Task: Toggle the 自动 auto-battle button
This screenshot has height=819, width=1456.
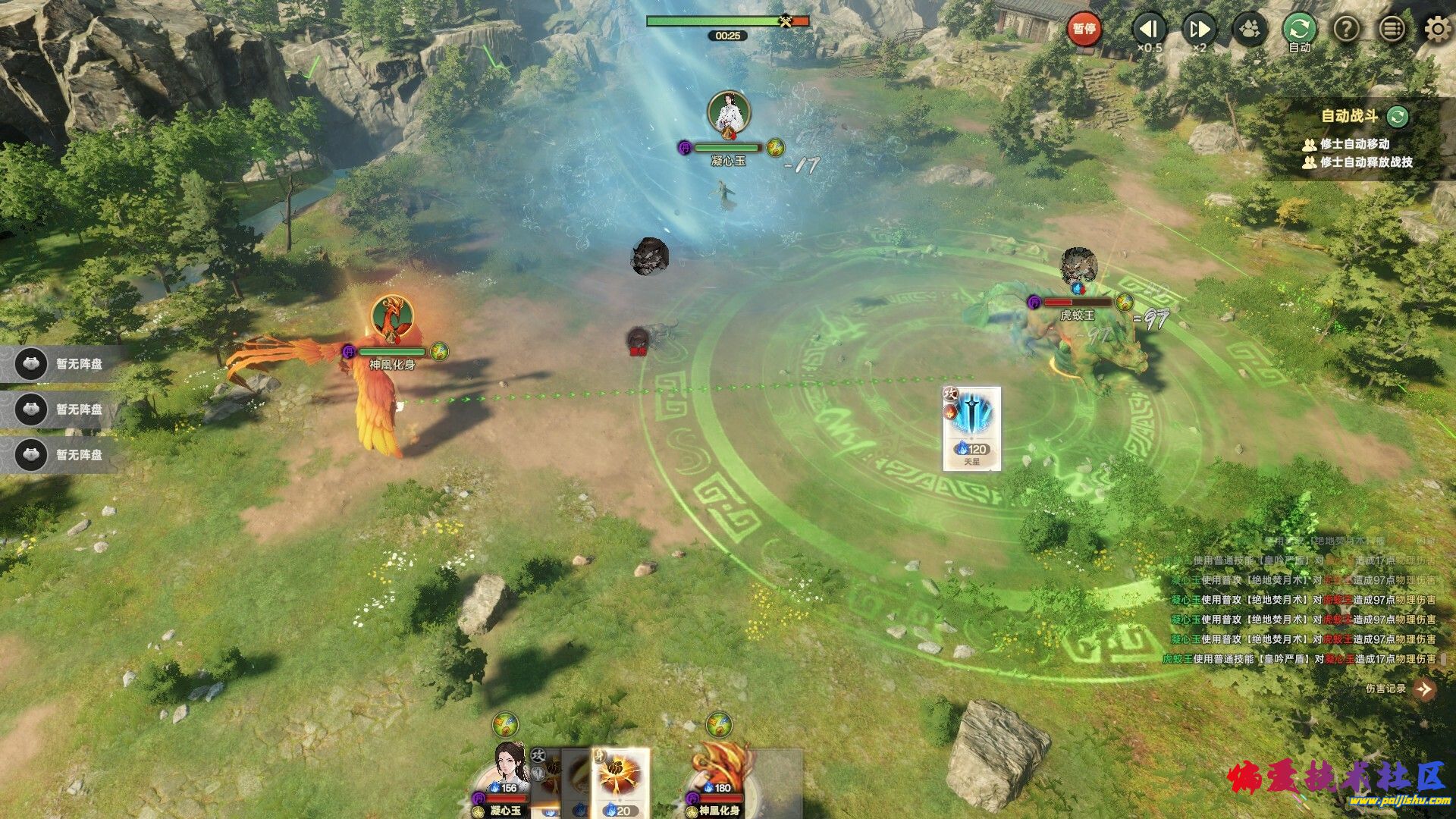Action: click(x=1299, y=30)
